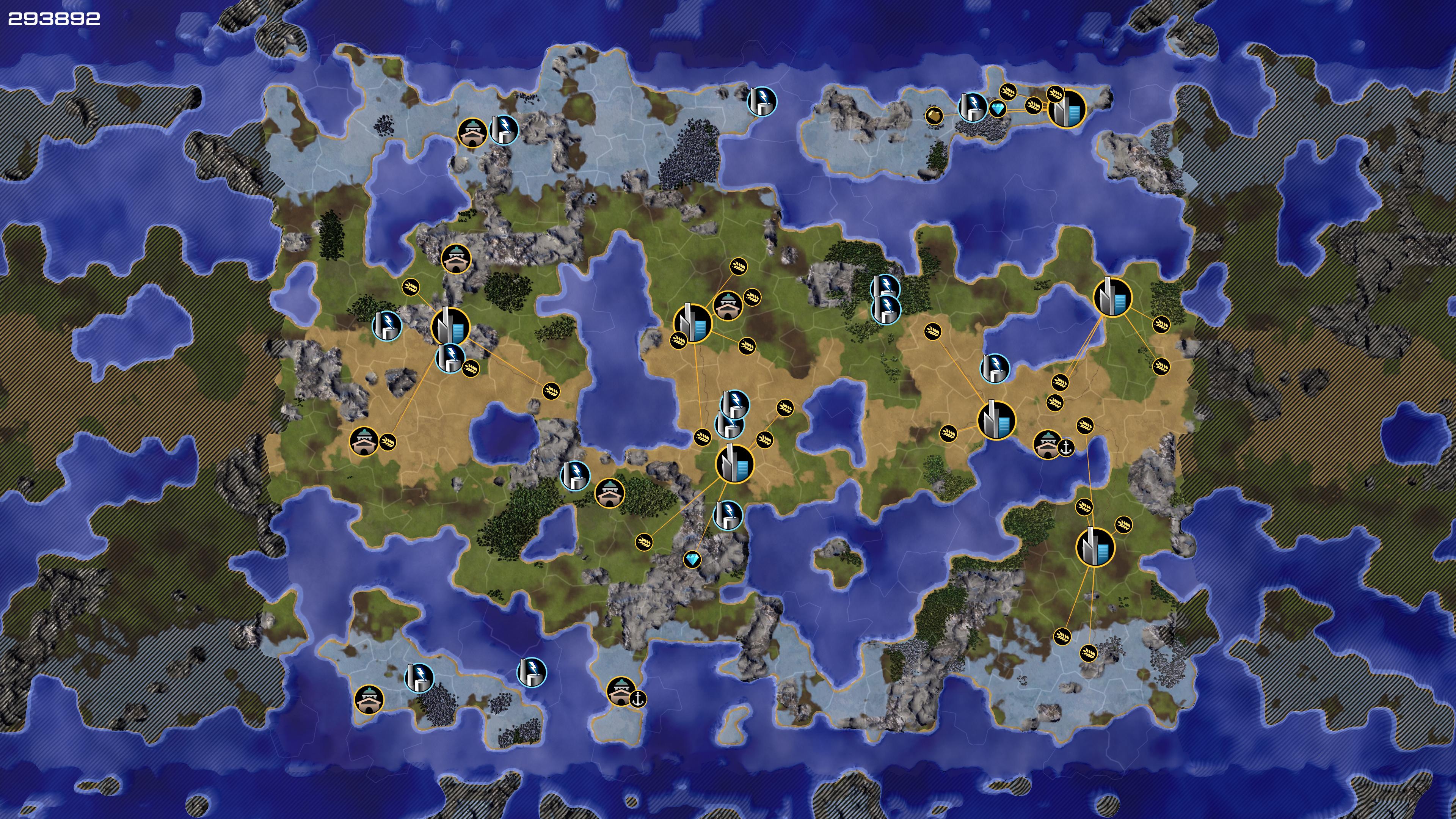Click the diamond marker beside the northern island city
The height and width of the screenshot is (819, 1456).
(x=998, y=109)
